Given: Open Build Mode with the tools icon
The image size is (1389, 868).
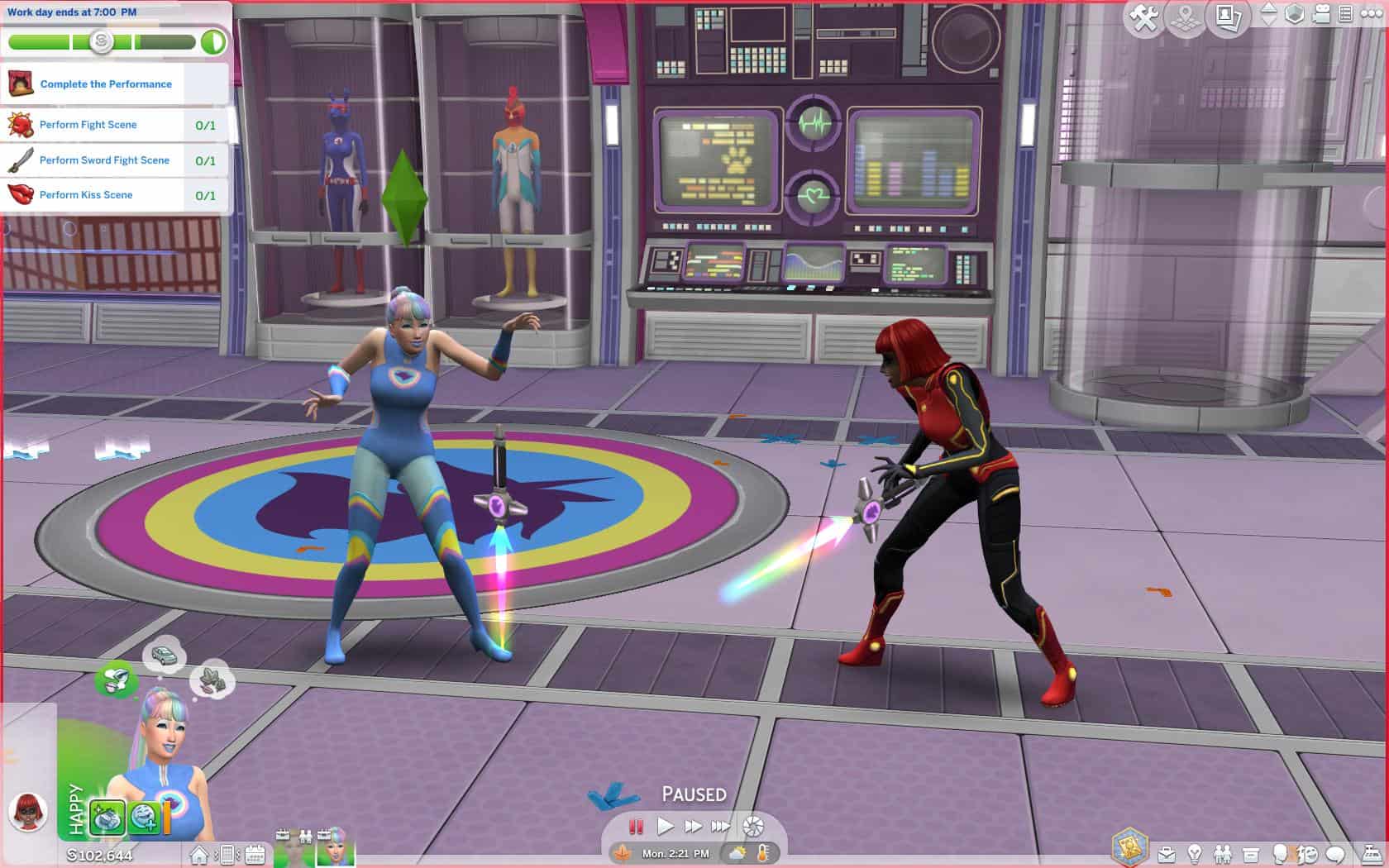Looking at the screenshot, I should (1145, 17).
